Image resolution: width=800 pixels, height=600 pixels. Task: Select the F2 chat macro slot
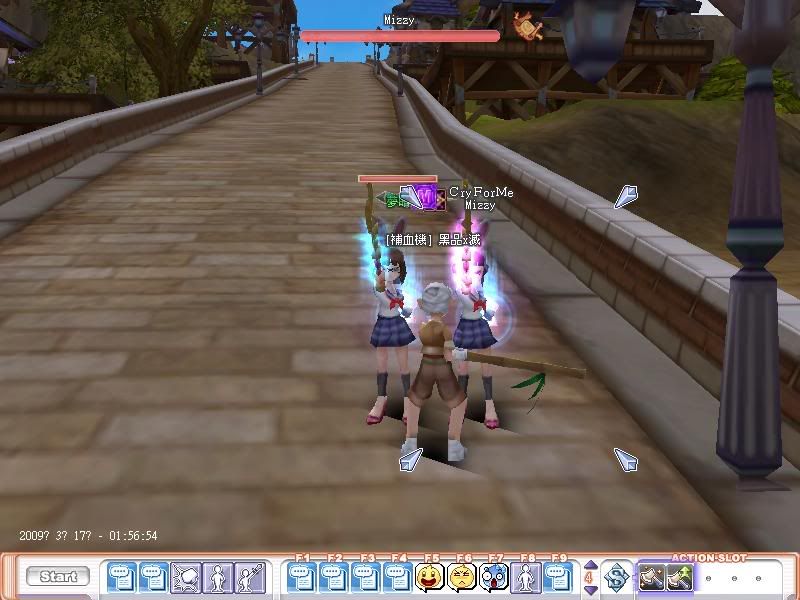click(x=334, y=577)
